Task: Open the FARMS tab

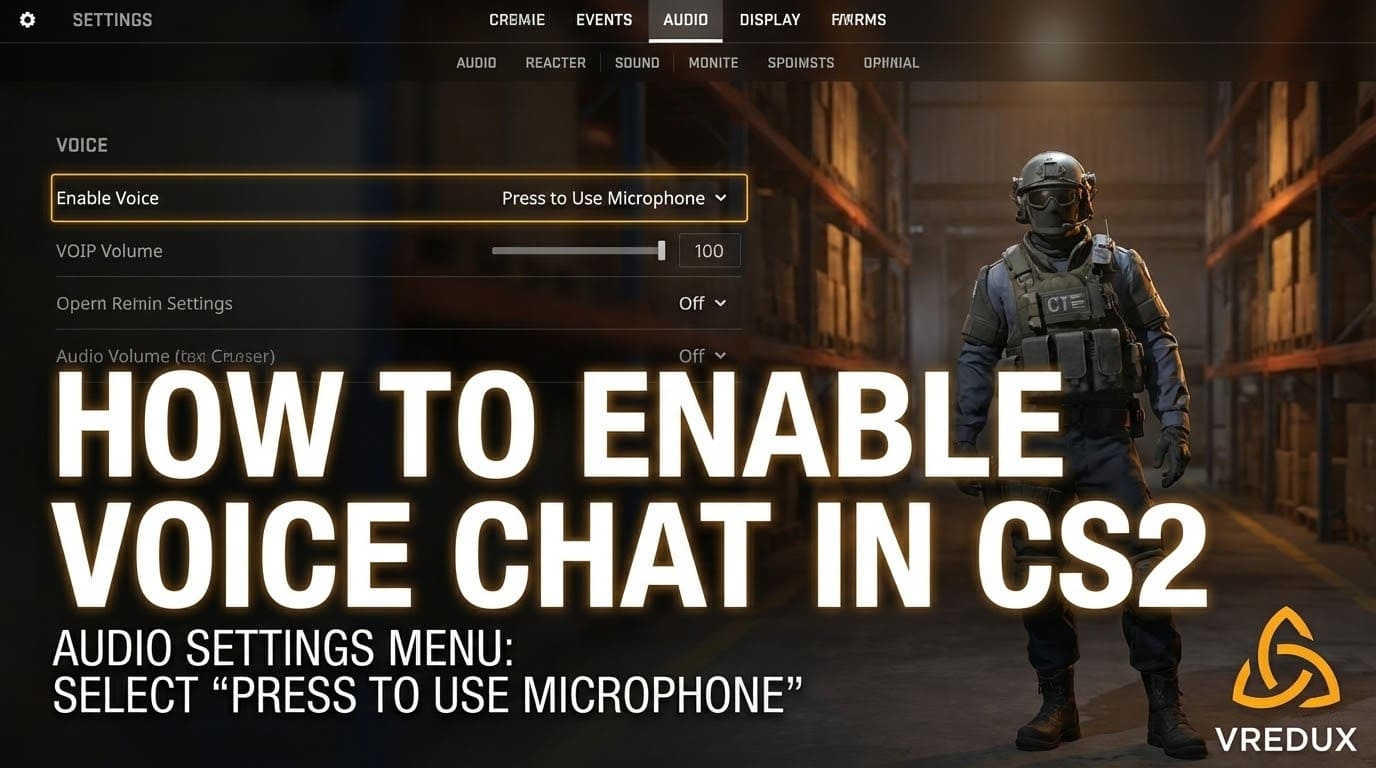Action: click(x=858, y=19)
